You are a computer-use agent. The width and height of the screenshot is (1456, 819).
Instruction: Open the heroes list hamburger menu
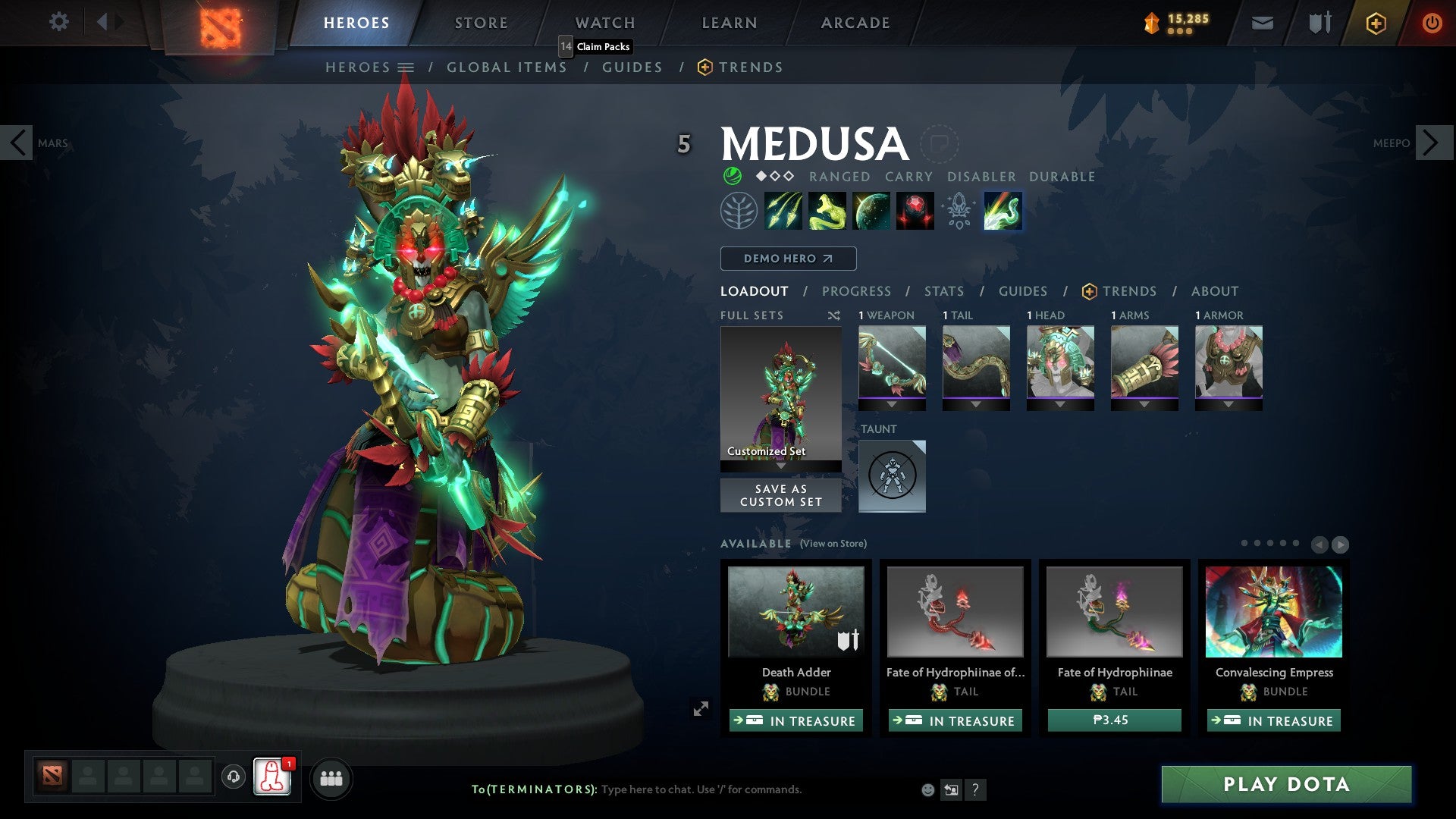point(406,67)
